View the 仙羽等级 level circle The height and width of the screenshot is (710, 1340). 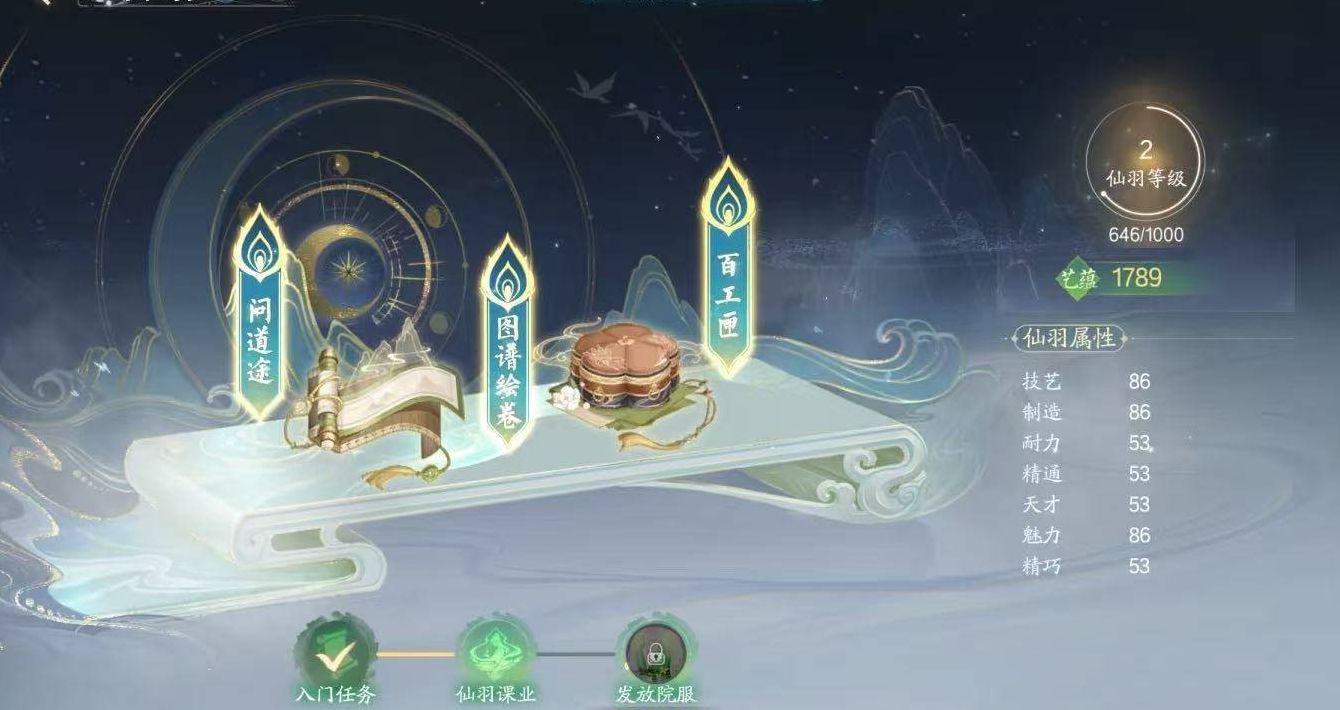[x=1145, y=163]
